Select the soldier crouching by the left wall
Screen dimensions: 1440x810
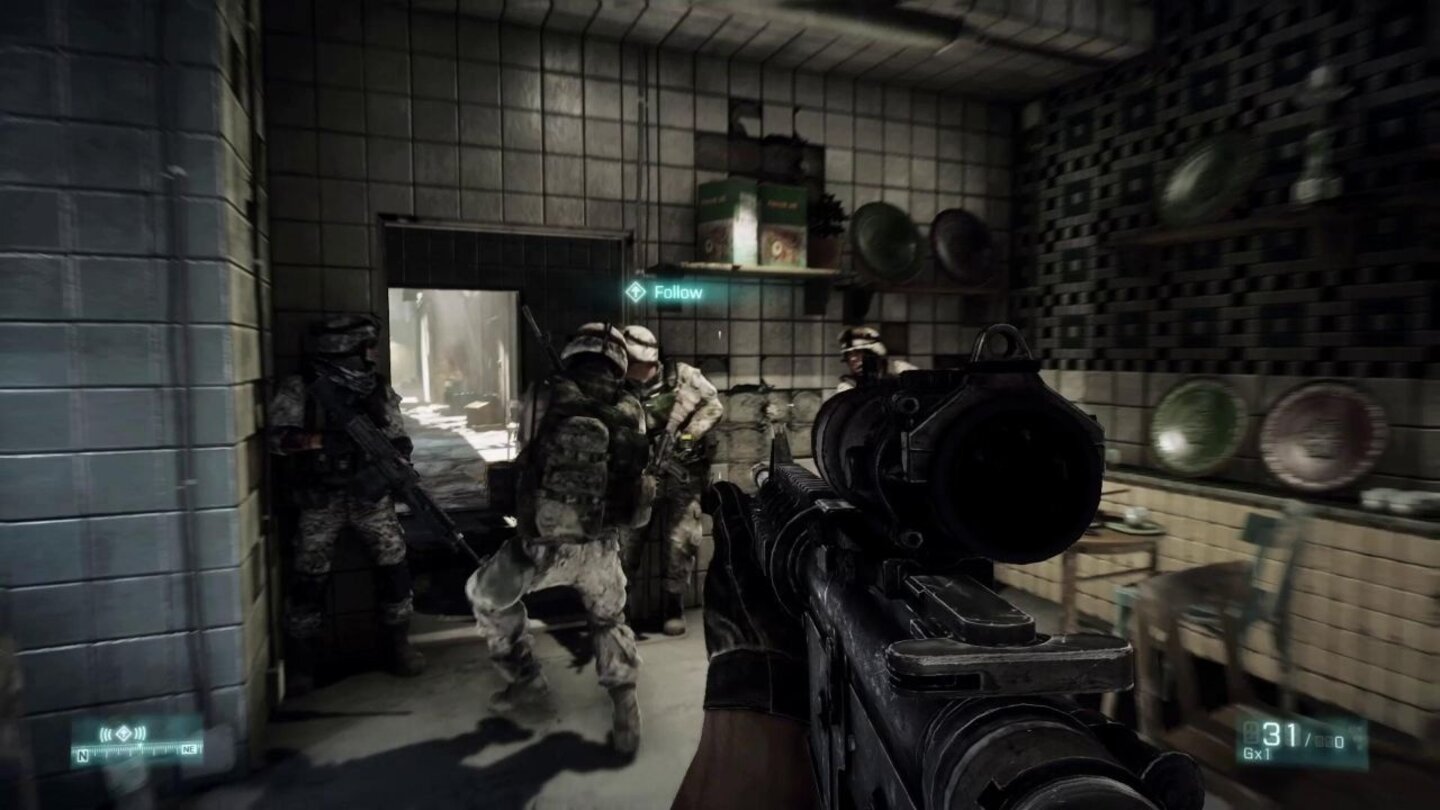340,470
